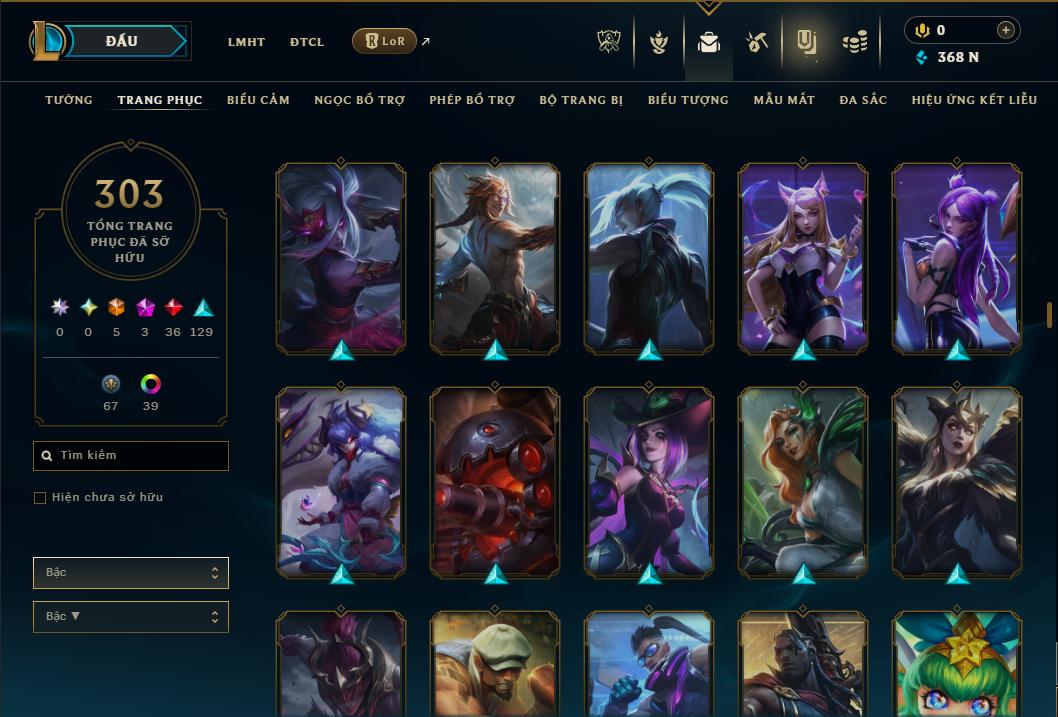Select the BIỂU CẢM tab

[258, 100]
